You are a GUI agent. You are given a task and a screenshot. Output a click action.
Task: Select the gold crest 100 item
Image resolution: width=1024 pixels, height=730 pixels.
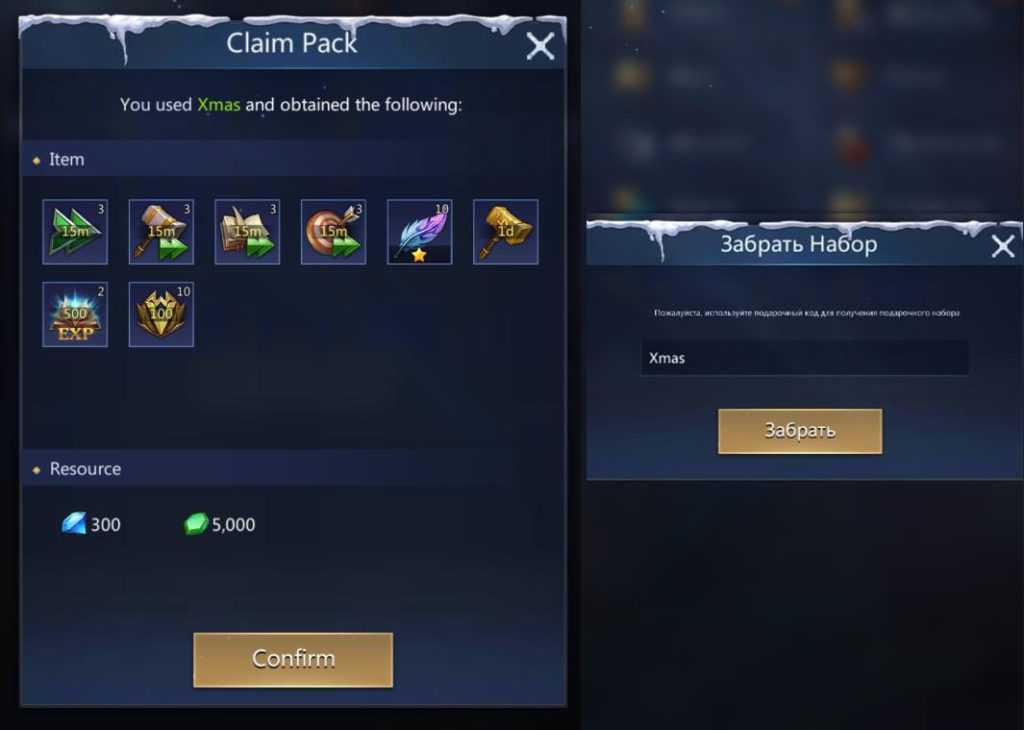pyautogui.click(x=161, y=314)
